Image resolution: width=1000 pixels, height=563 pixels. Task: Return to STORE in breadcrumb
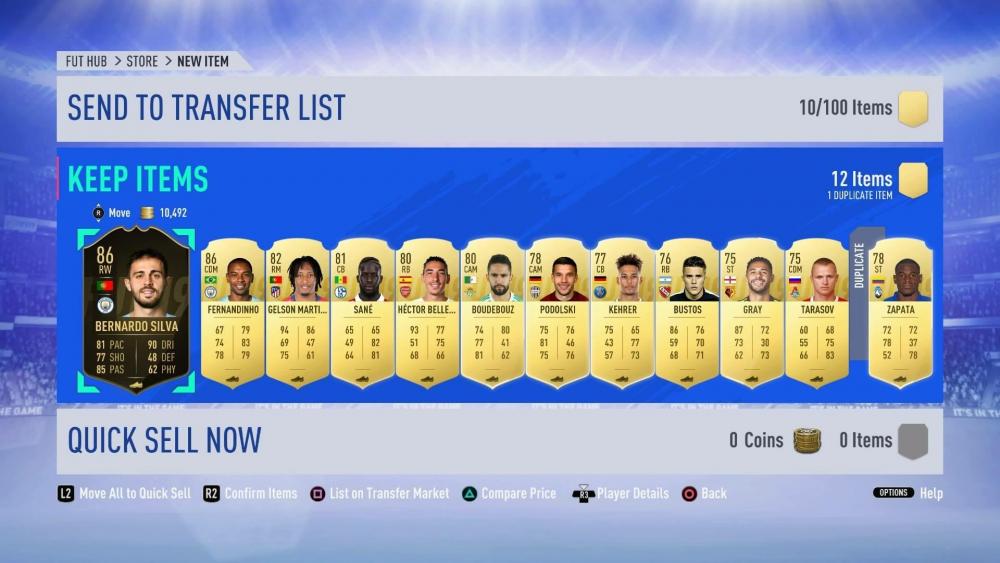[x=142, y=61]
